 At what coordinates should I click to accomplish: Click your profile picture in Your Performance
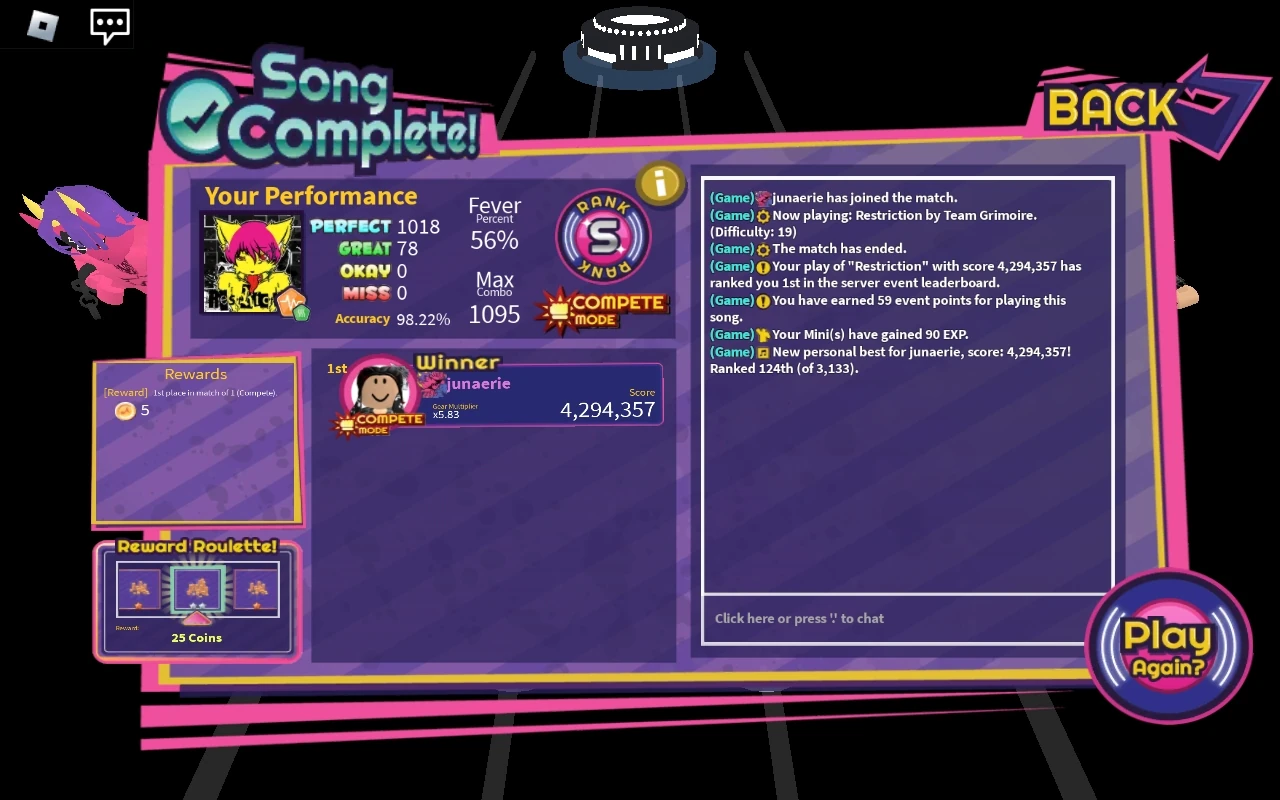click(x=252, y=262)
